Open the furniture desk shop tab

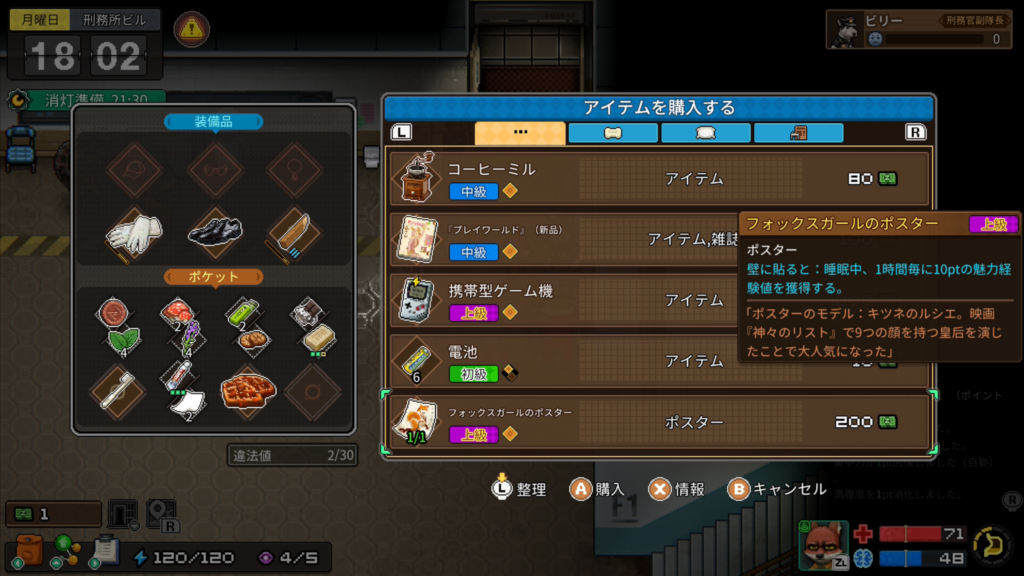[798, 133]
